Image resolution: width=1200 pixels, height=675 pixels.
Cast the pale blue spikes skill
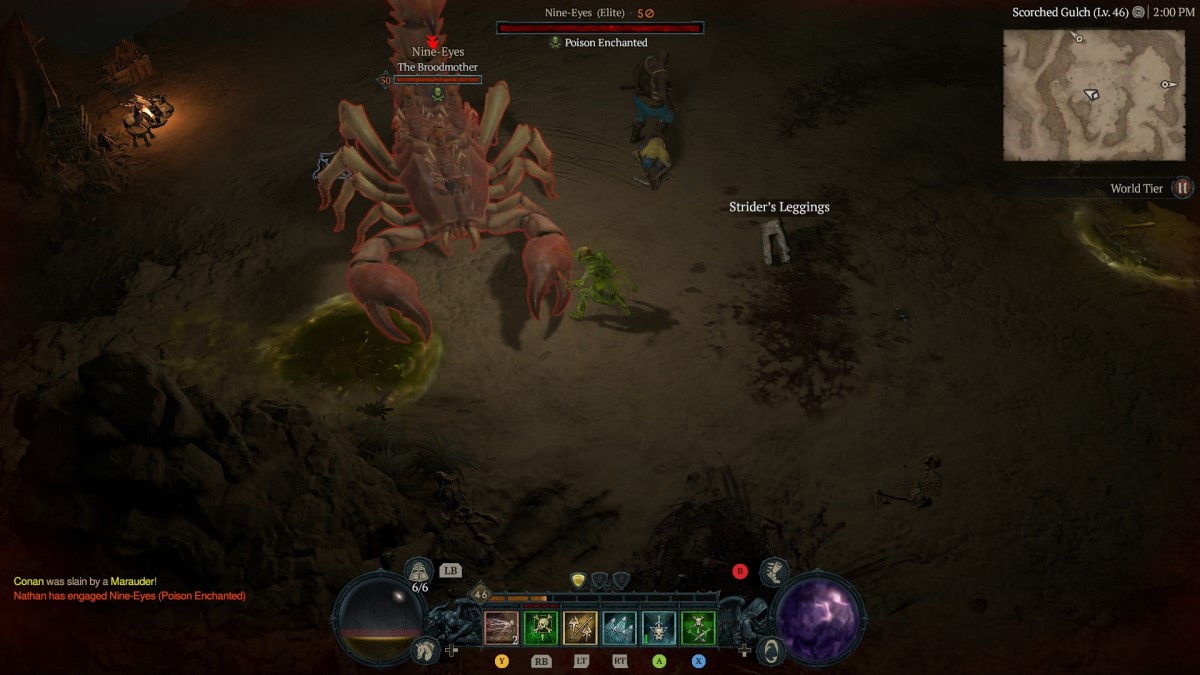[x=619, y=628]
